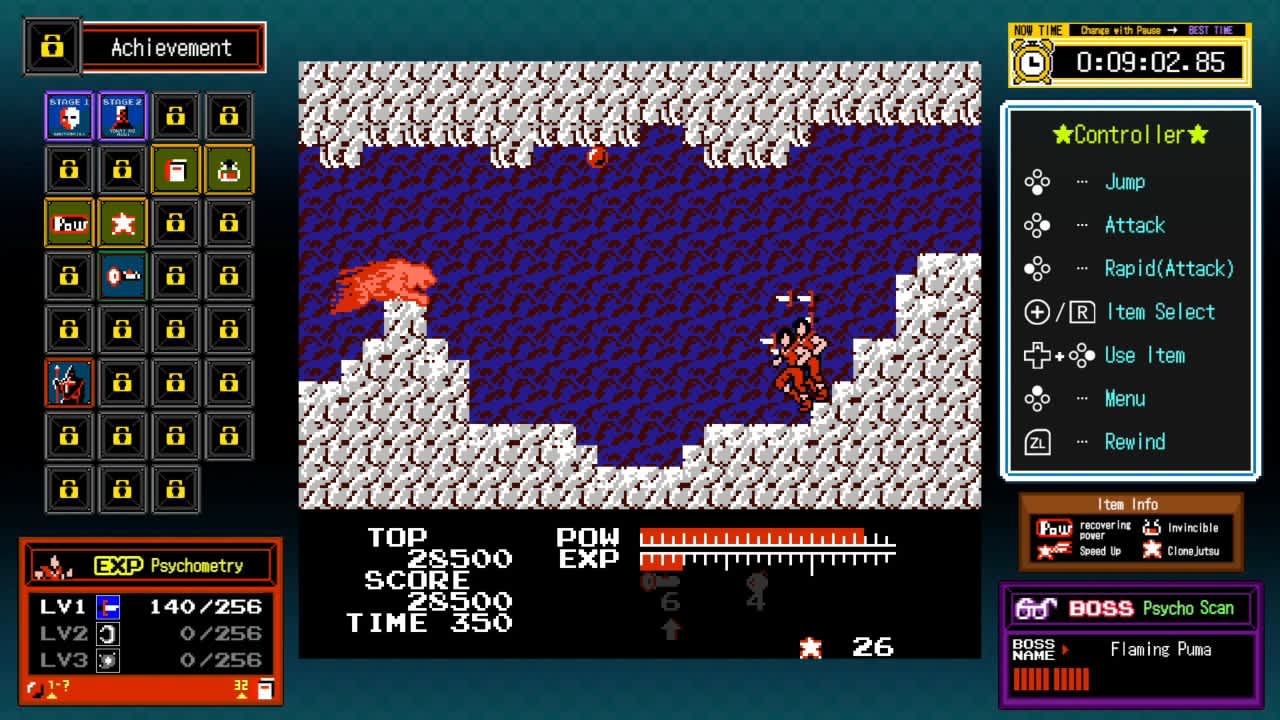Click the Psycho Scan glasses icon
Image resolution: width=1280 pixels, height=720 pixels.
pos(1037,608)
